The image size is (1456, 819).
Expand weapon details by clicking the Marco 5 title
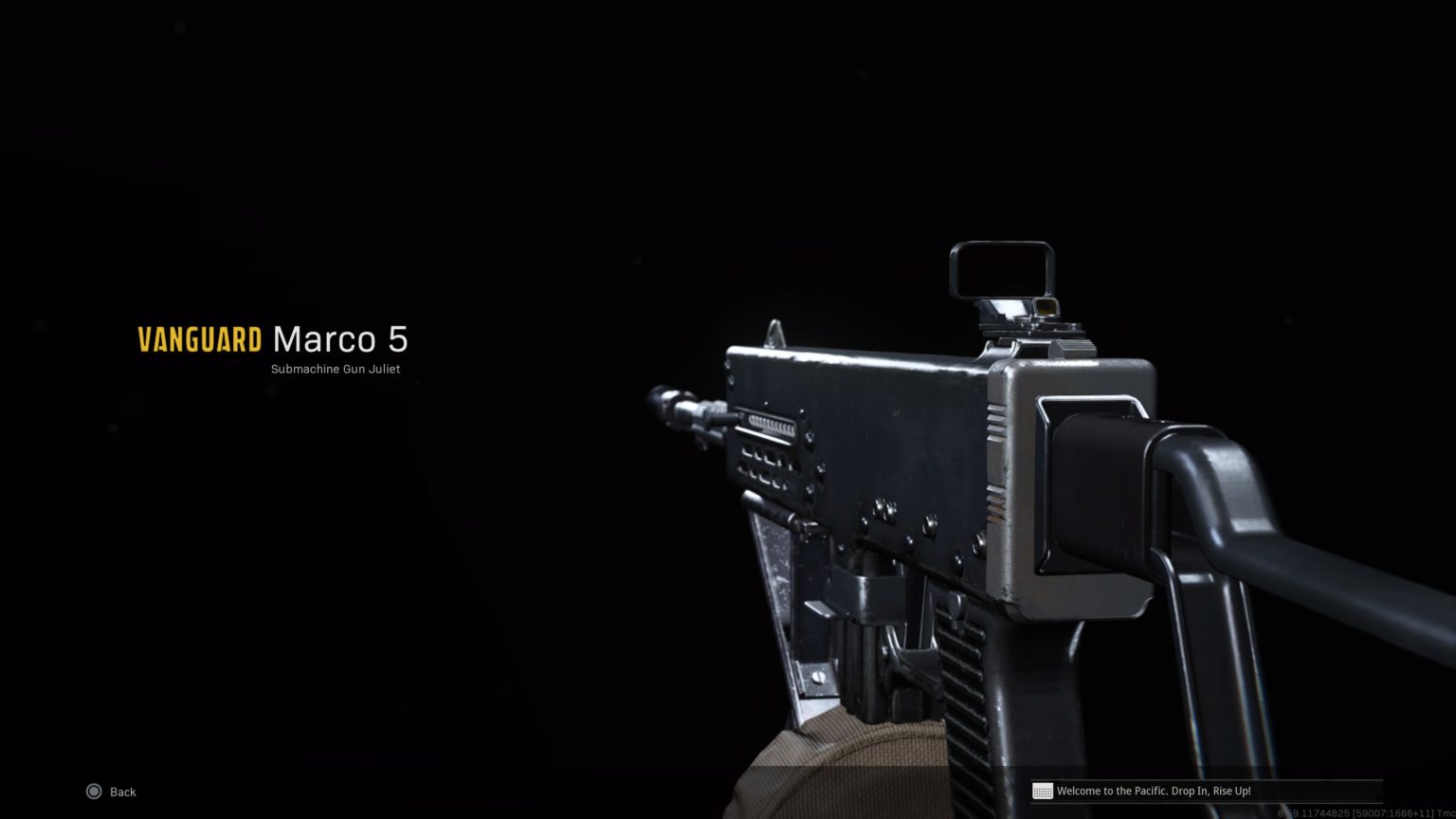[339, 339]
